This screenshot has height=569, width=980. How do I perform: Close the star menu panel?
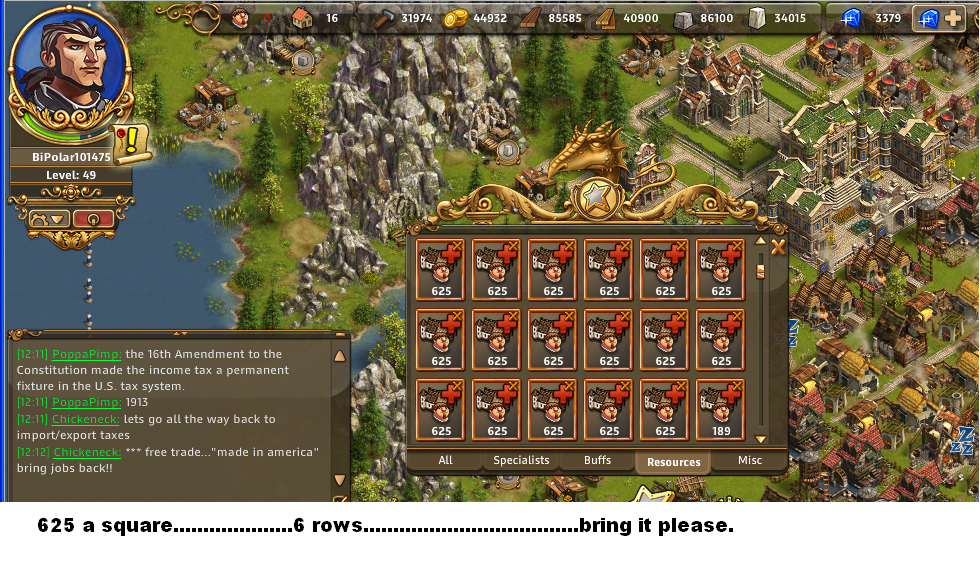pos(777,246)
